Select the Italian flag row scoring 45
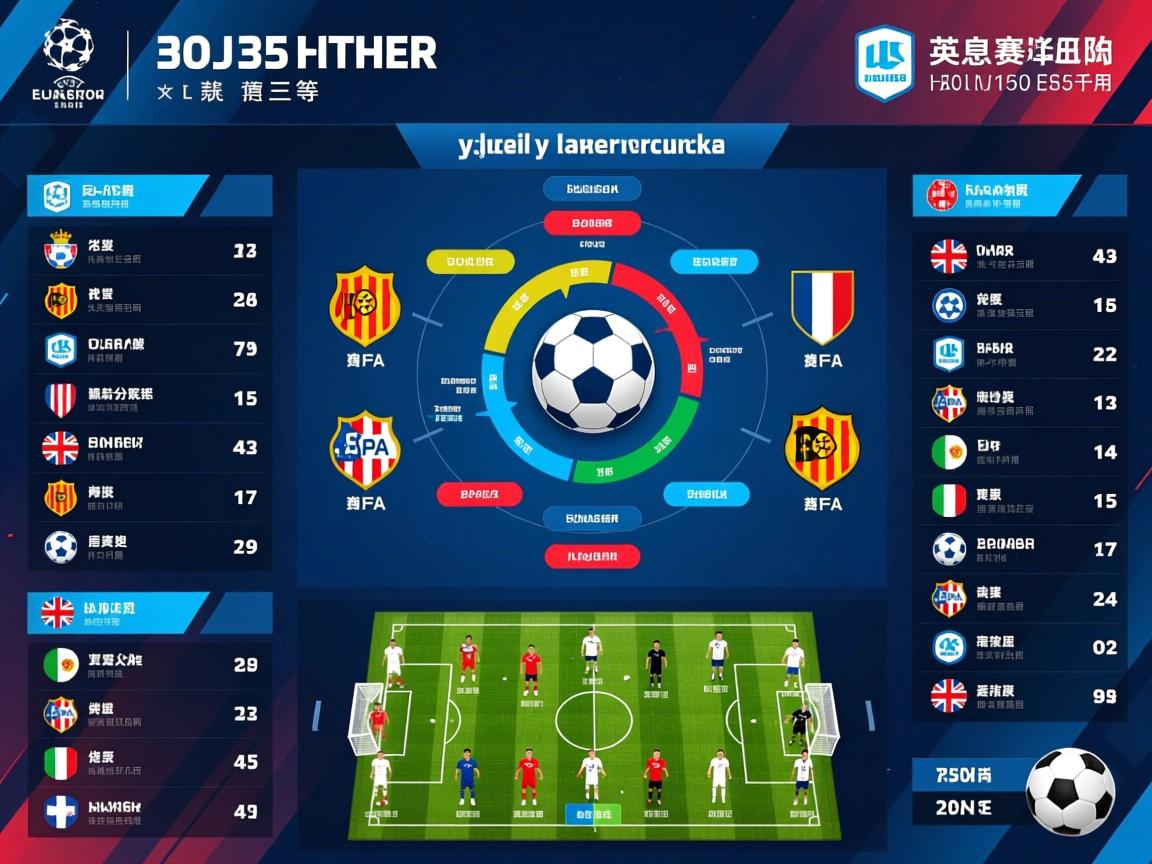 150,763
